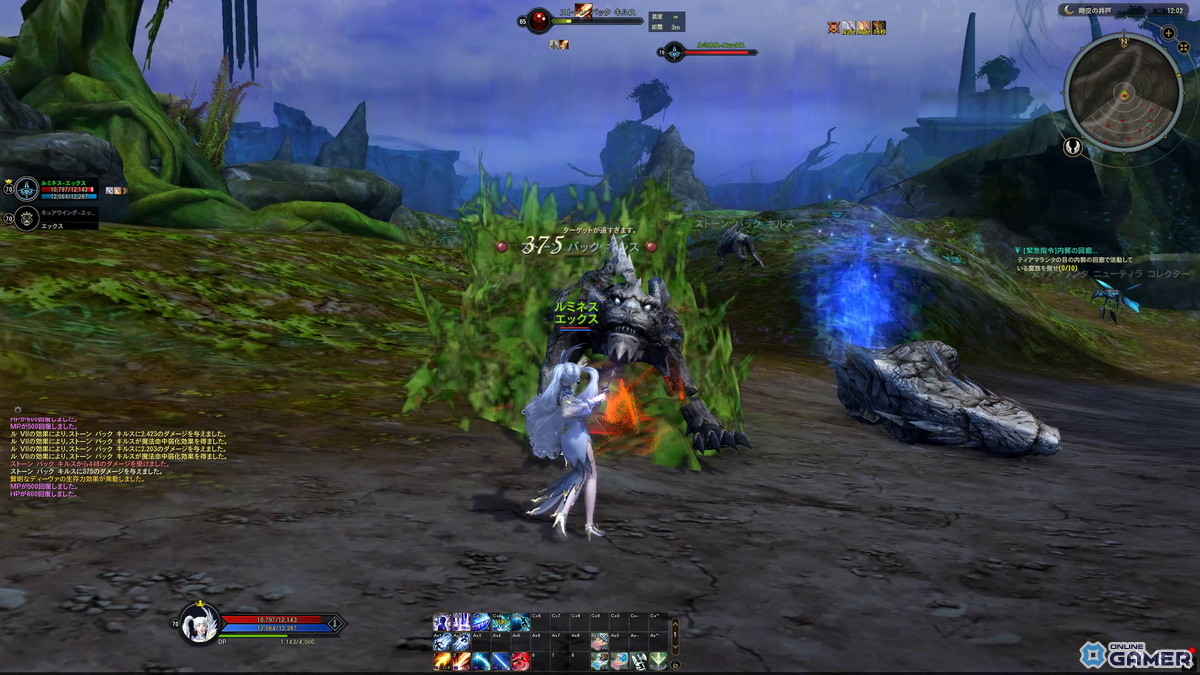
Task: Click the red orb target portrait
Action: 539,21
